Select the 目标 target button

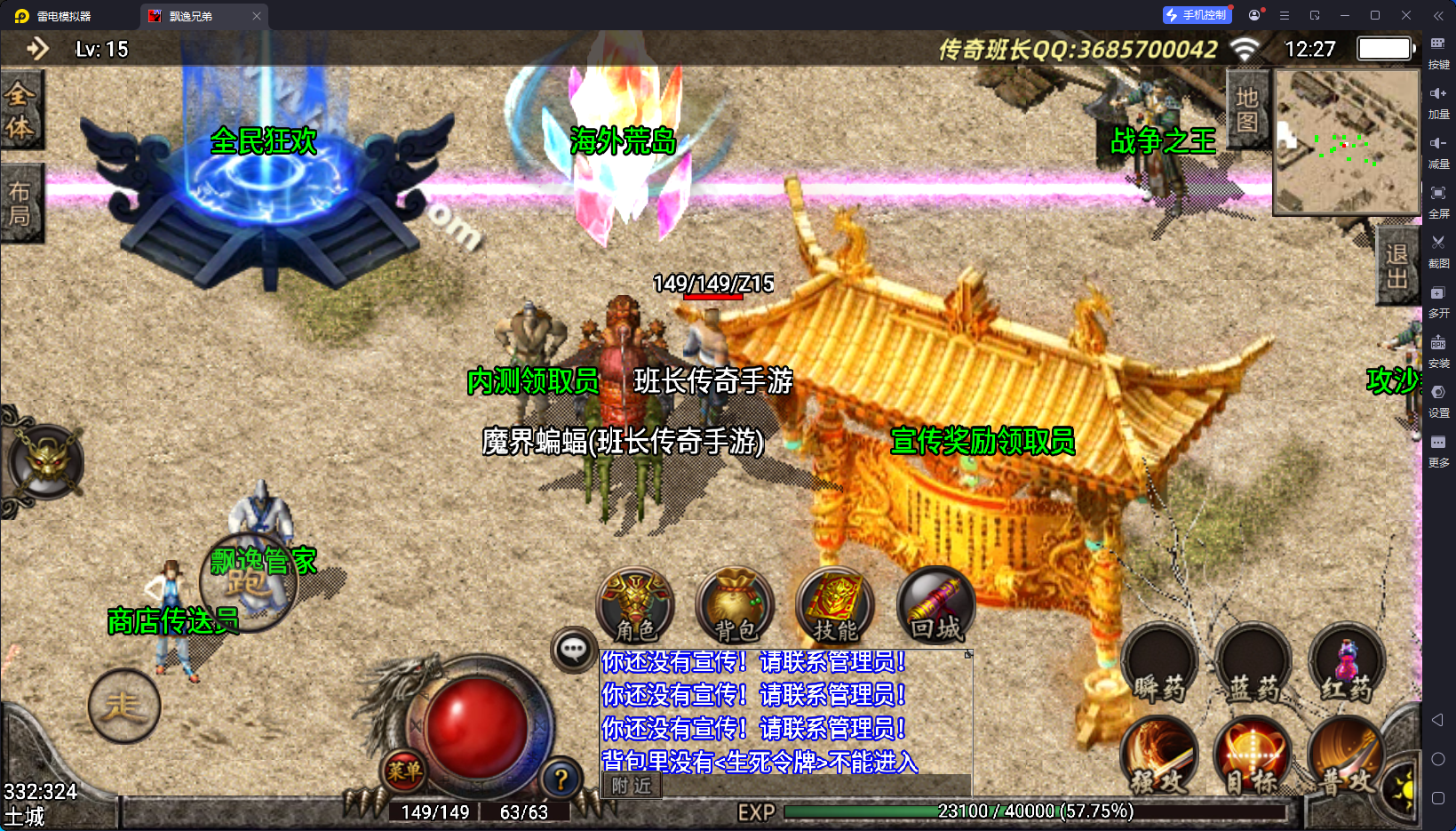pos(1253,757)
